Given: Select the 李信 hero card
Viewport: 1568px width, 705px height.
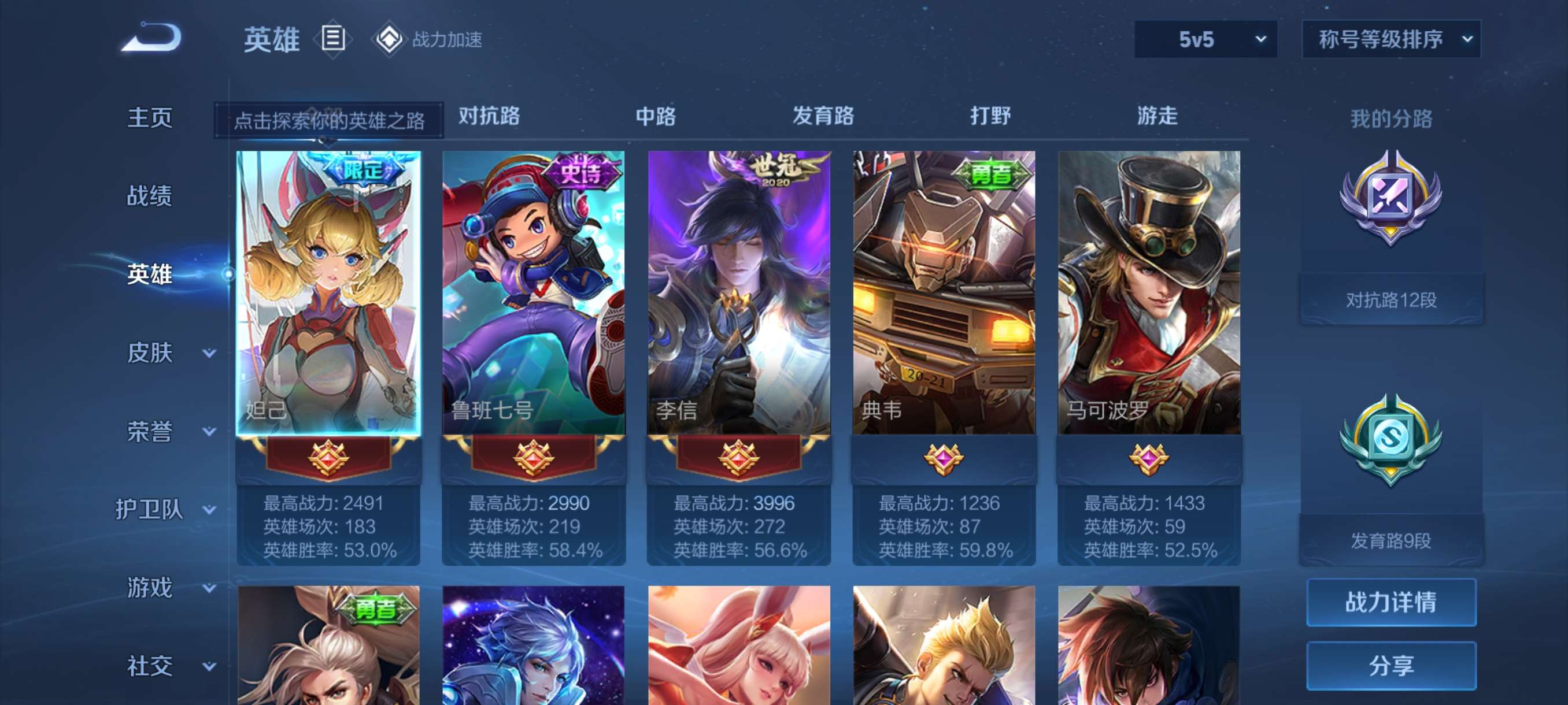Looking at the screenshot, I should (x=739, y=292).
